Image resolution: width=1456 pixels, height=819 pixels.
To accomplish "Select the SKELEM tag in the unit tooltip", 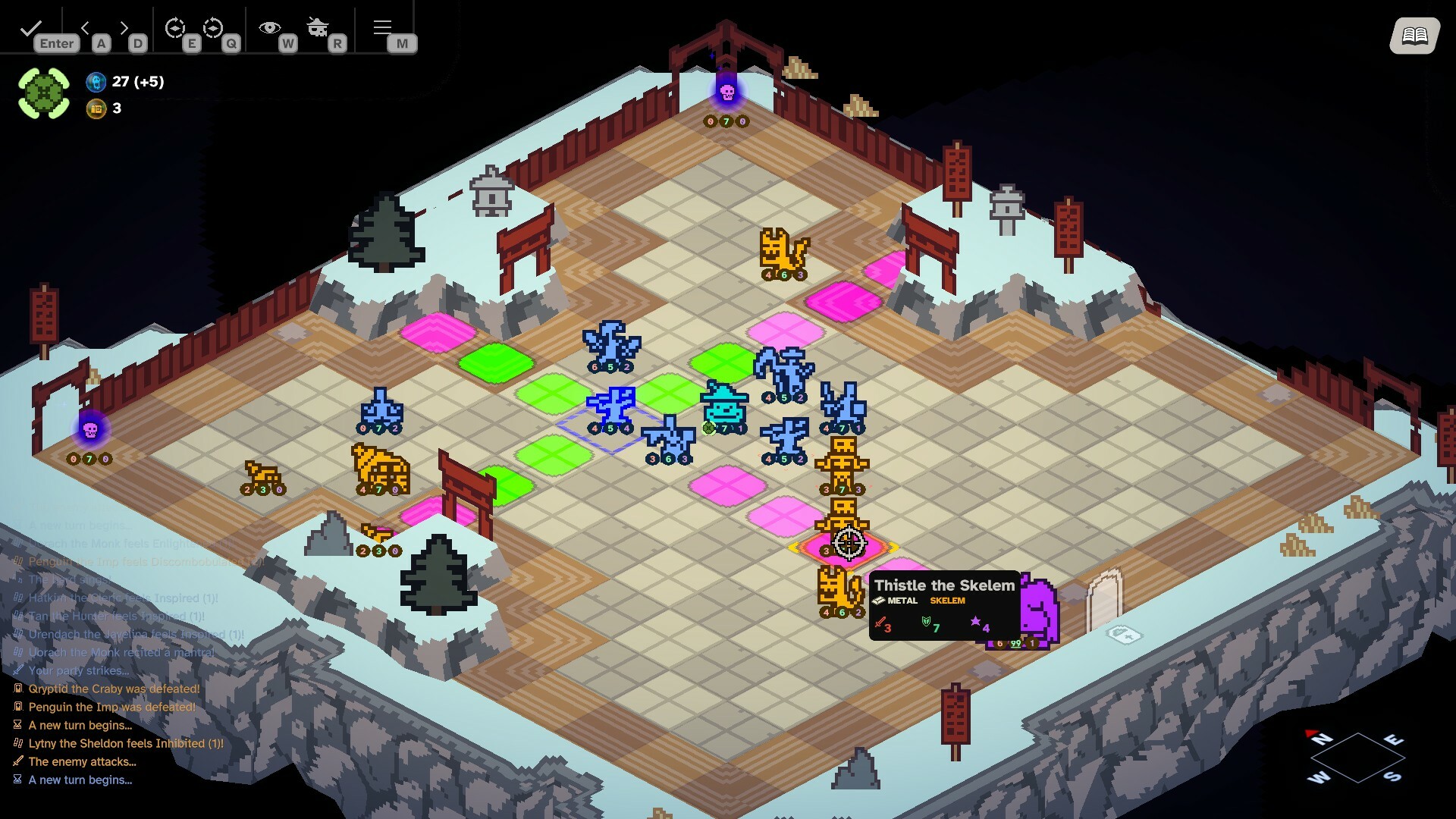I will tap(948, 601).
